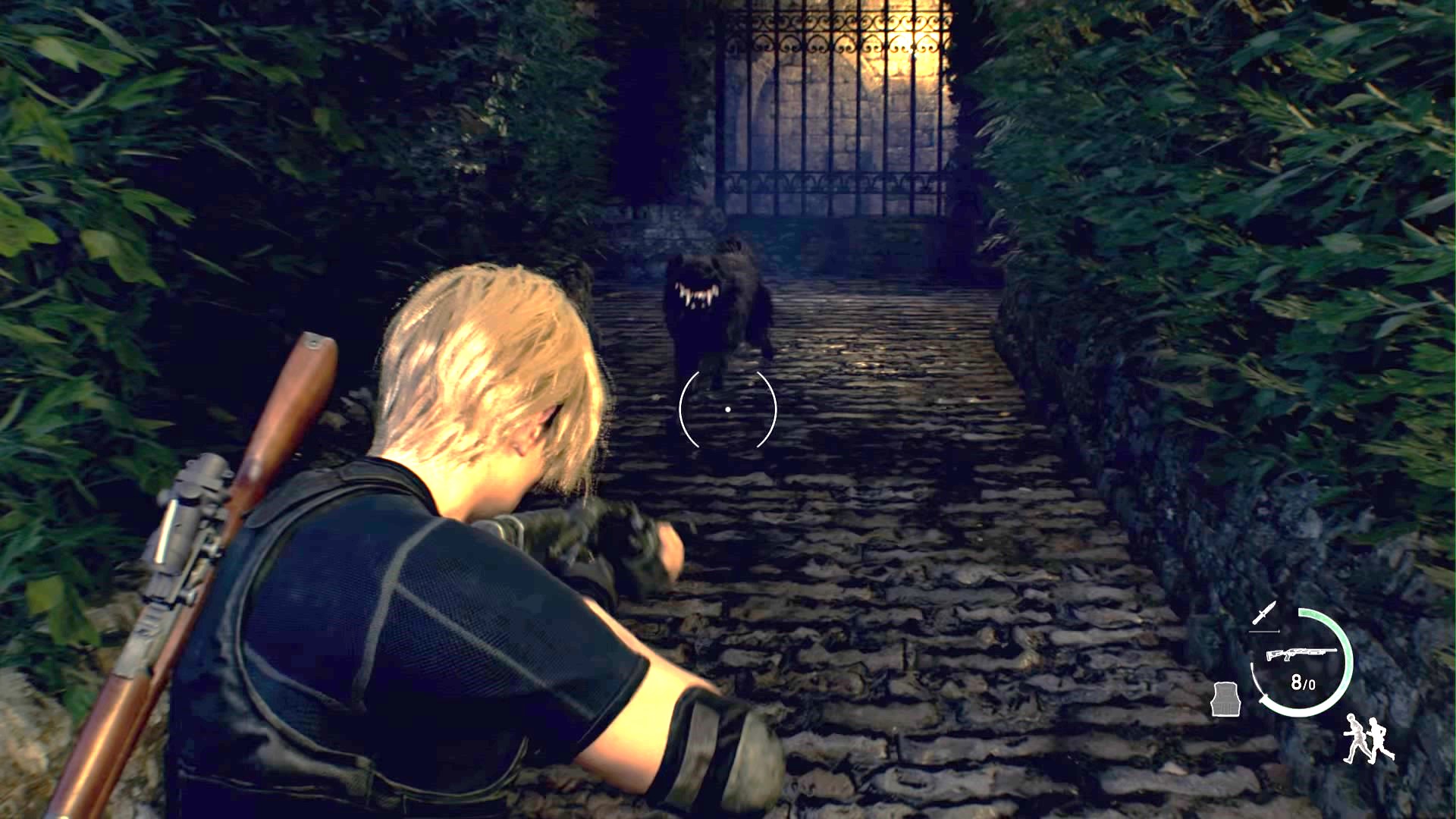Viewport: 1456px width, 819px height.
Task: Click the knife durability meter above the shotgun
Action: click(x=1265, y=630)
